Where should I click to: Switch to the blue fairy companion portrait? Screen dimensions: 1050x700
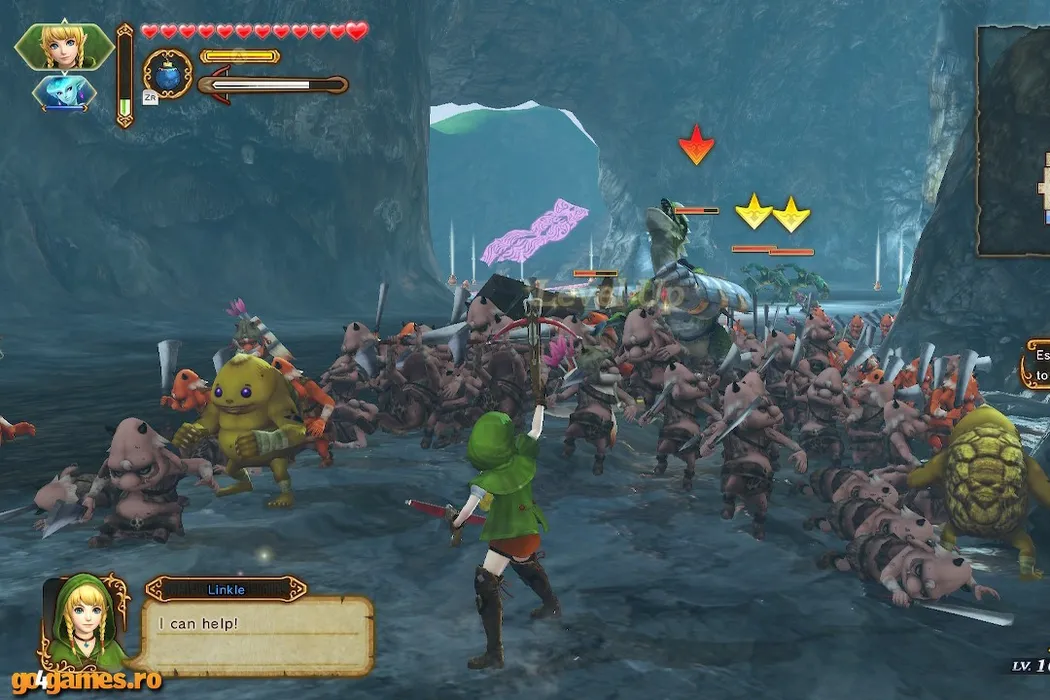pyautogui.click(x=64, y=93)
